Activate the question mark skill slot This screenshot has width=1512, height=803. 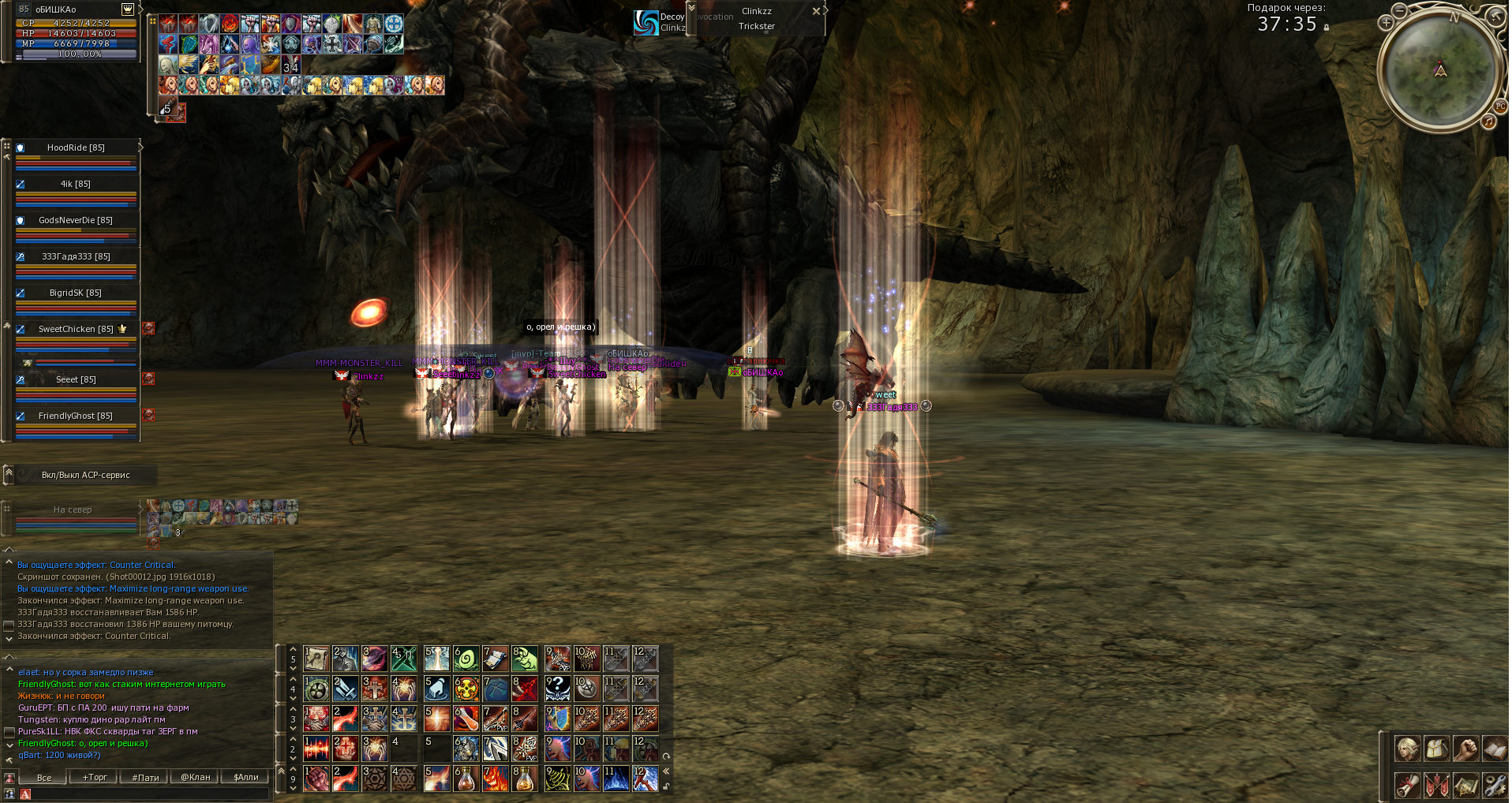[x=557, y=689]
